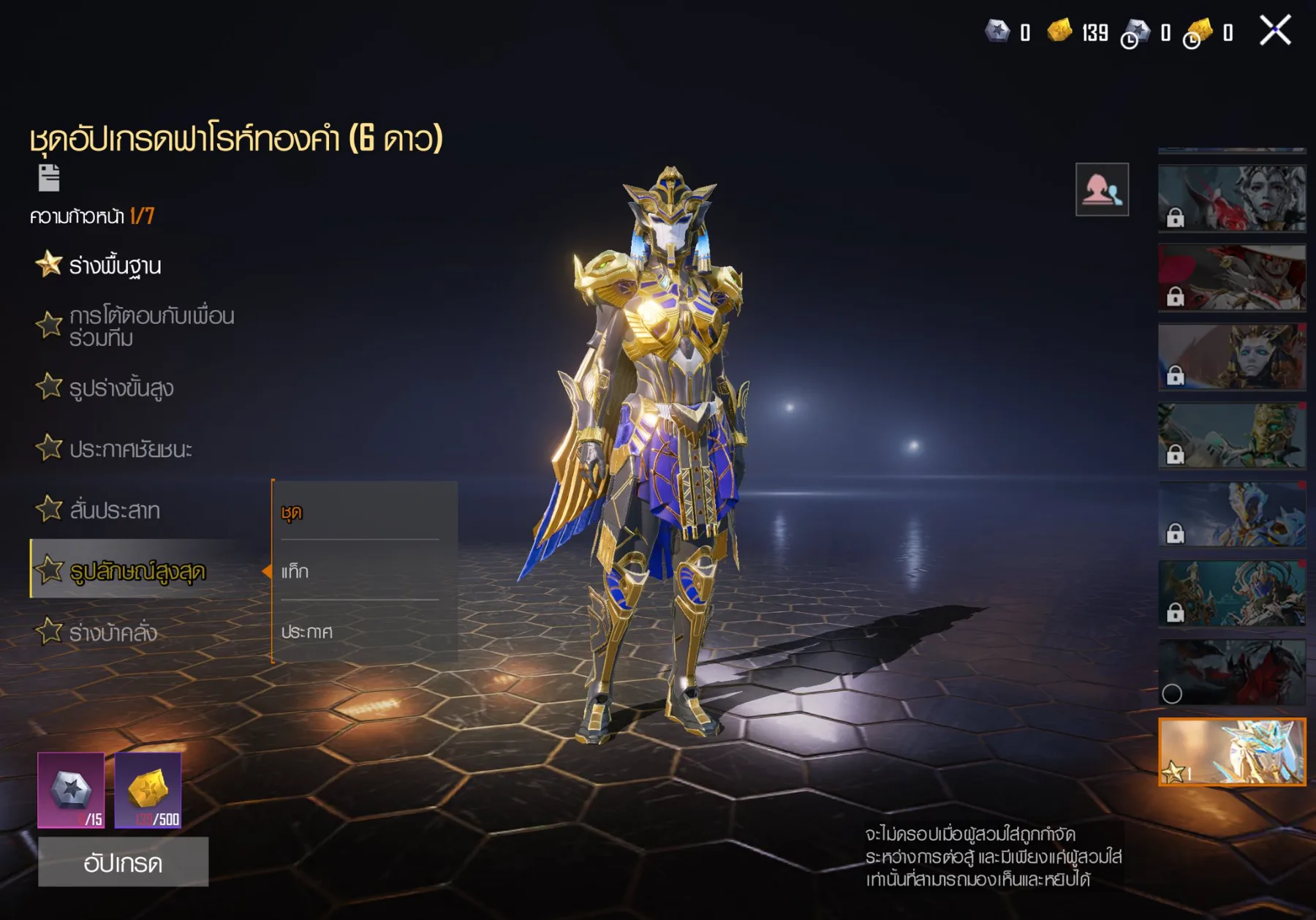Toggle the character model preview icon
This screenshot has height=920, width=1316.
pos(1102,190)
